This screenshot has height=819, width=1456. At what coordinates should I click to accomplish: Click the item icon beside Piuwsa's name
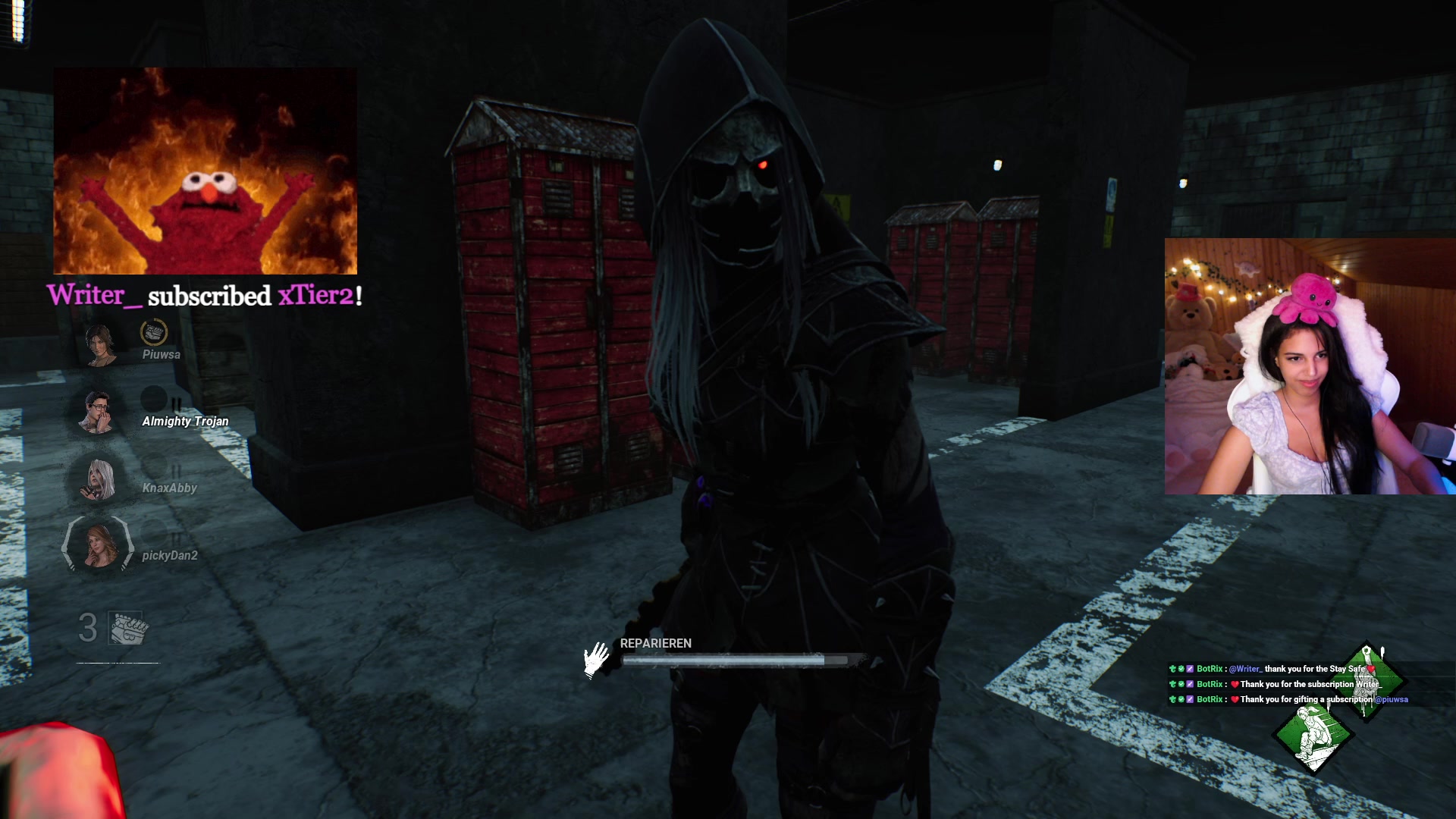(x=154, y=332)
